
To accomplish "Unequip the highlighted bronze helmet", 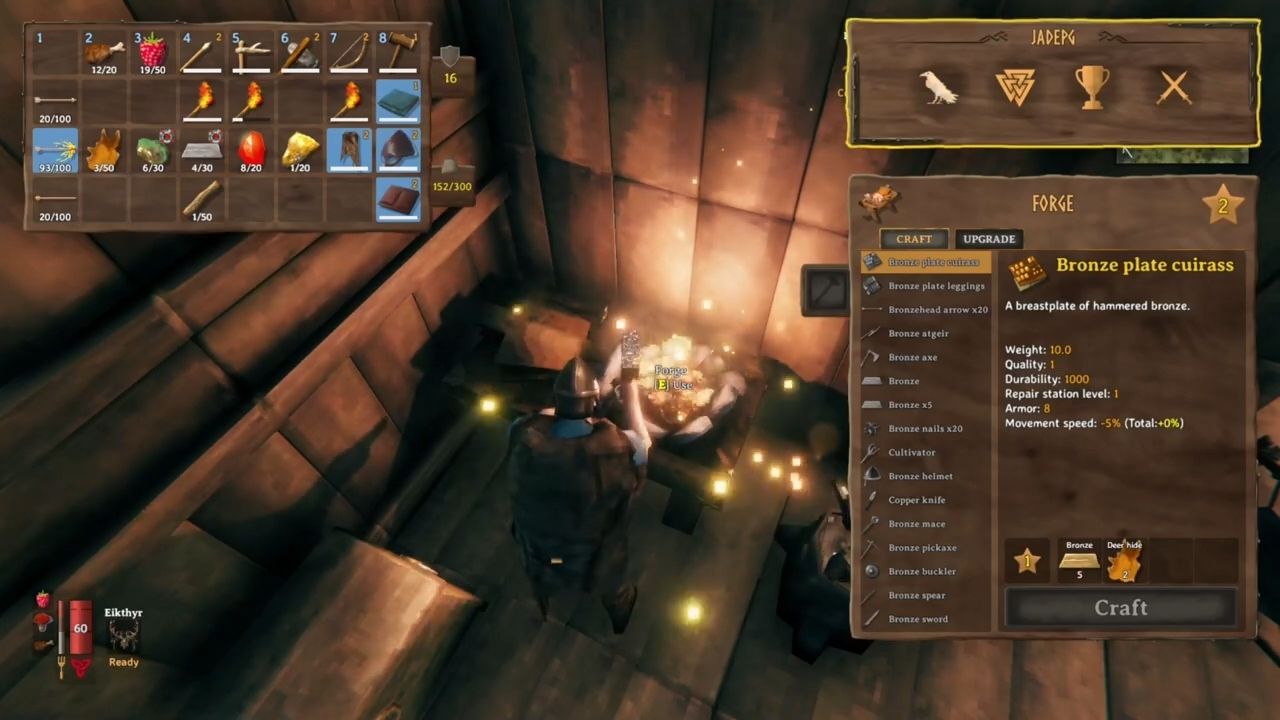I will tap(398, 150).
